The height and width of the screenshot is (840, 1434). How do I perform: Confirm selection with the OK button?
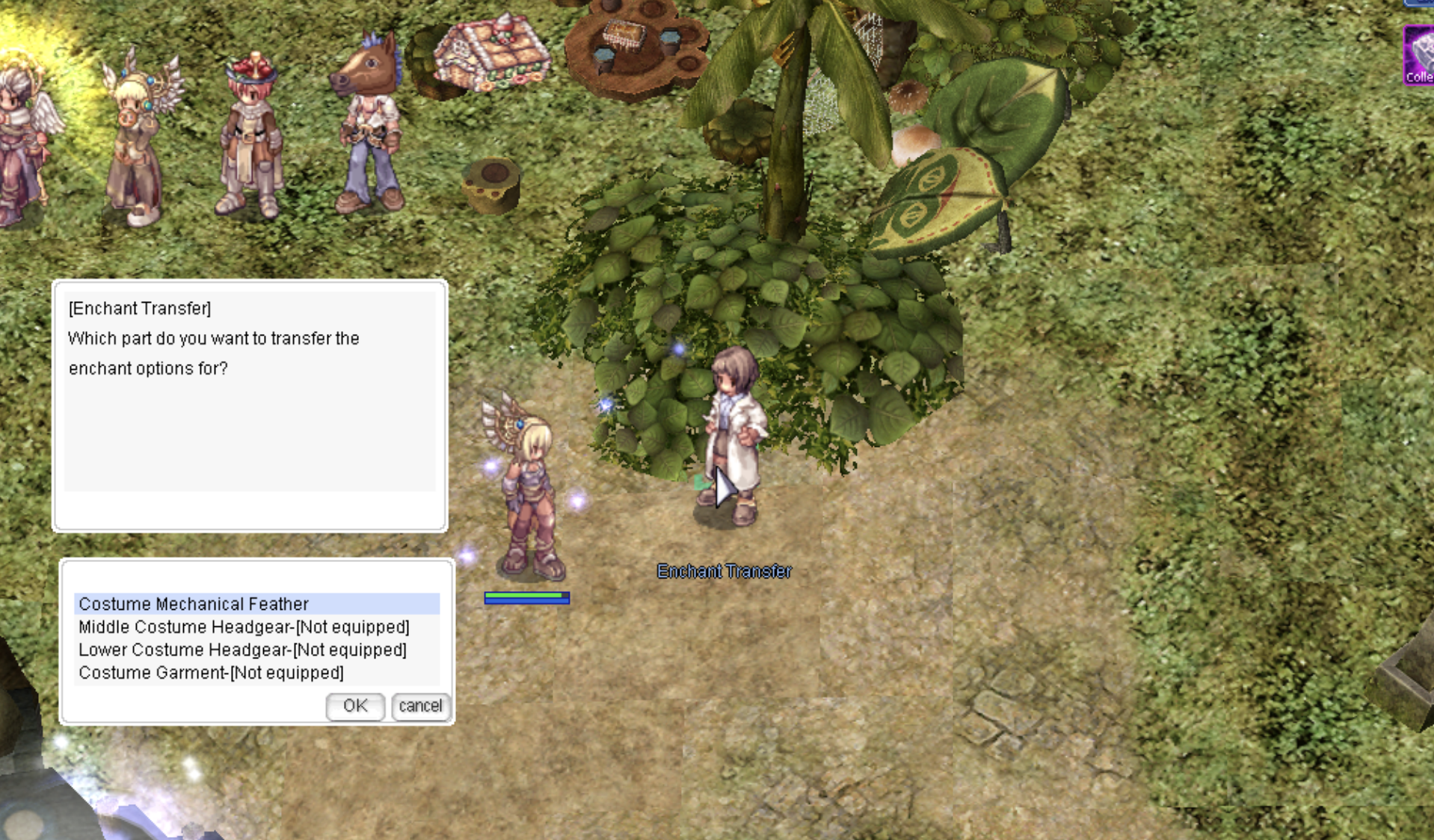[x=355, y=706]
